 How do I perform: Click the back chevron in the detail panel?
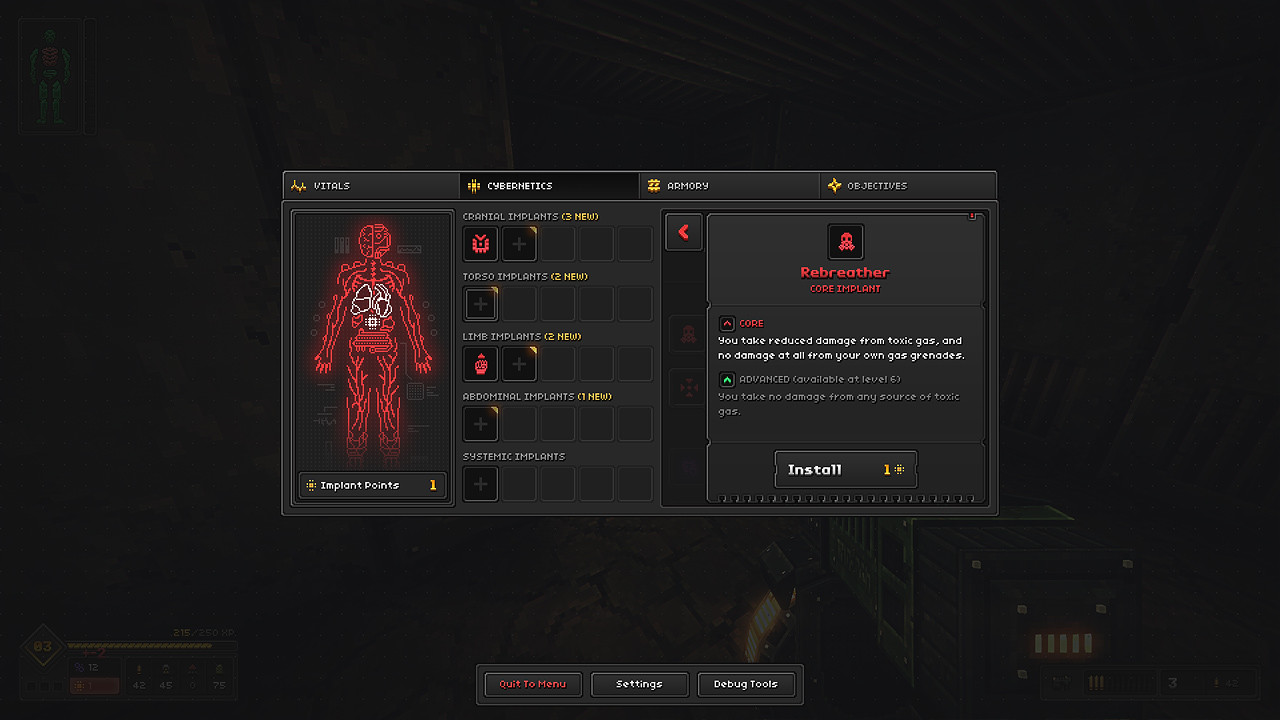pos(684,231)
